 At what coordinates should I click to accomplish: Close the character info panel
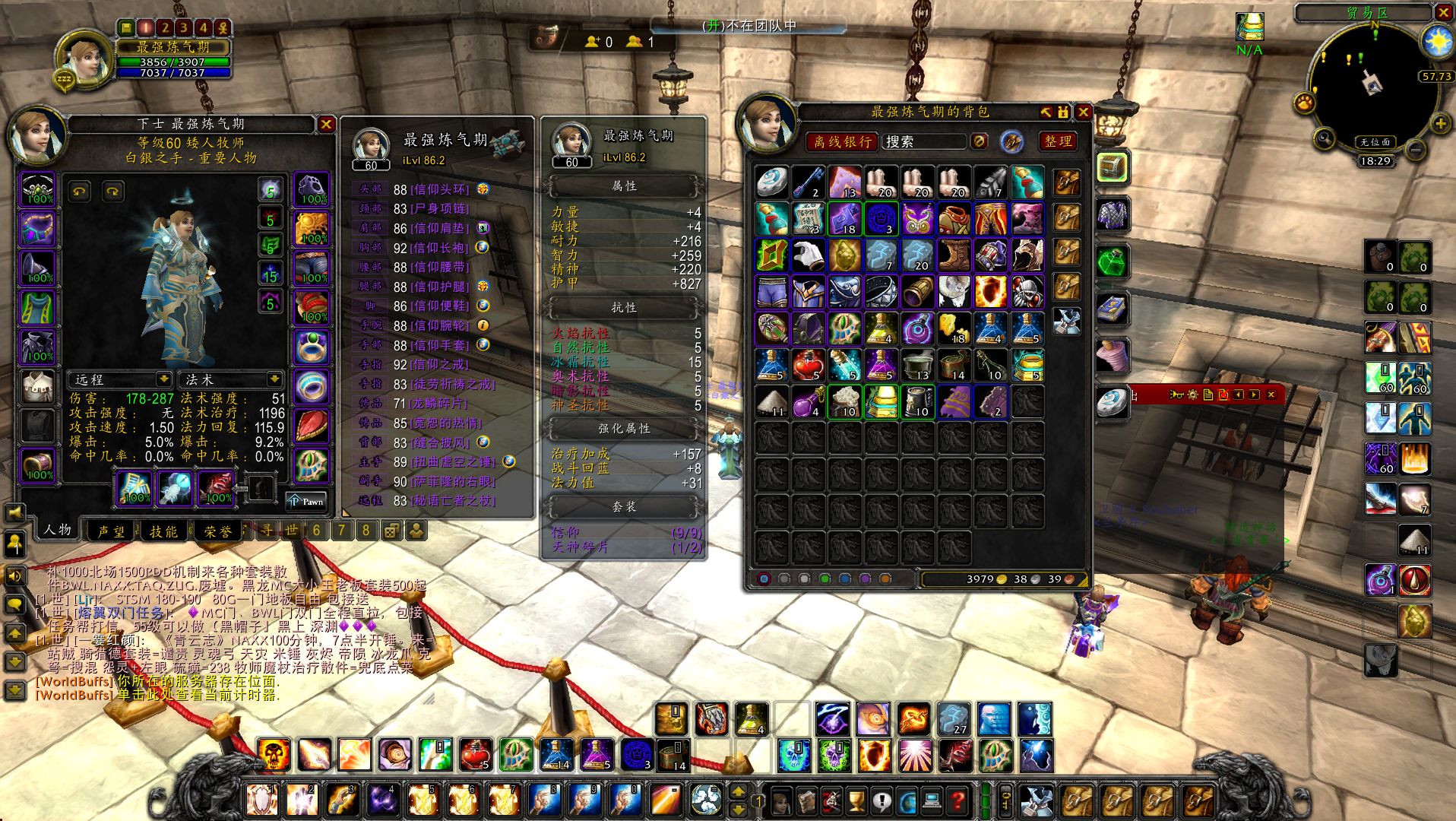pyautogui.click(x=326, y=124)
